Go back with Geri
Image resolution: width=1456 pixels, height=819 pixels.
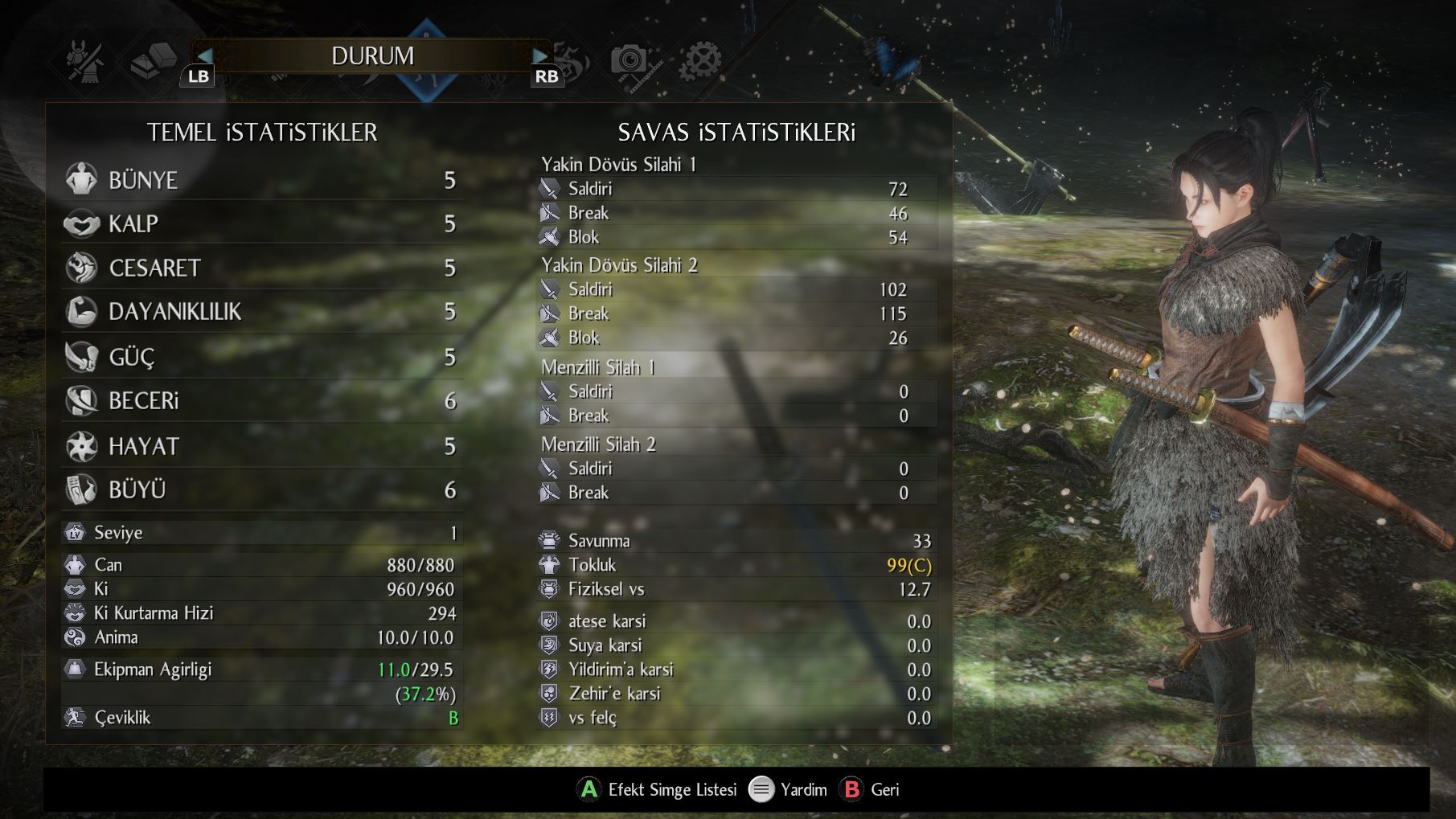[x=870, y=789]
